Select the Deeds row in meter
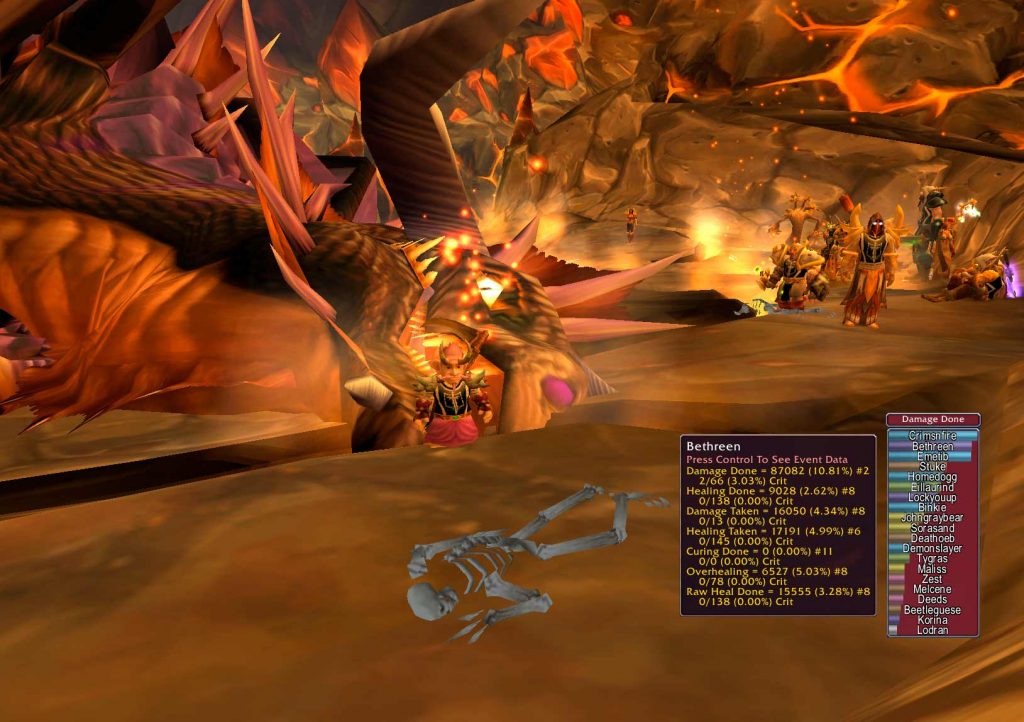The image size is (1024, 722). coord(932,600)
